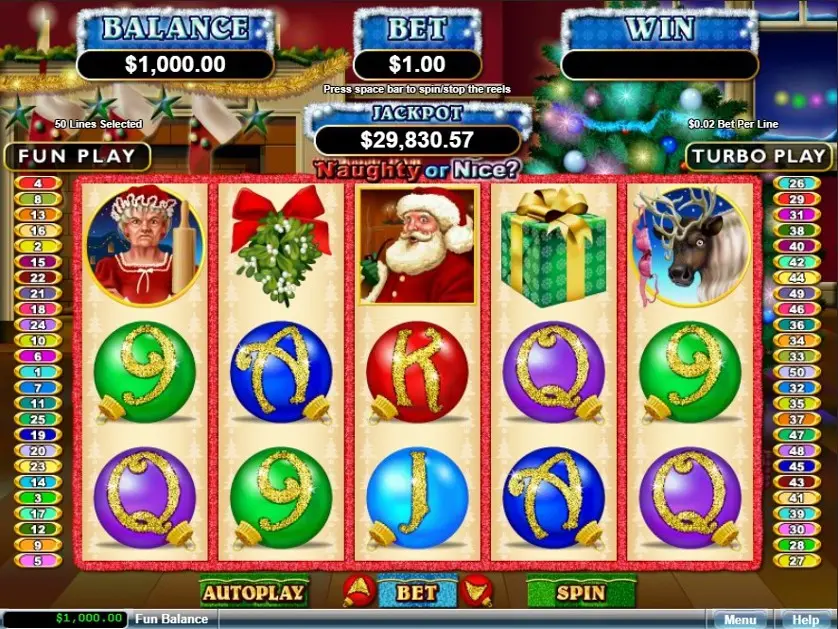
Task: Click payline number 26 marker
Action: (x=797, y=184)
